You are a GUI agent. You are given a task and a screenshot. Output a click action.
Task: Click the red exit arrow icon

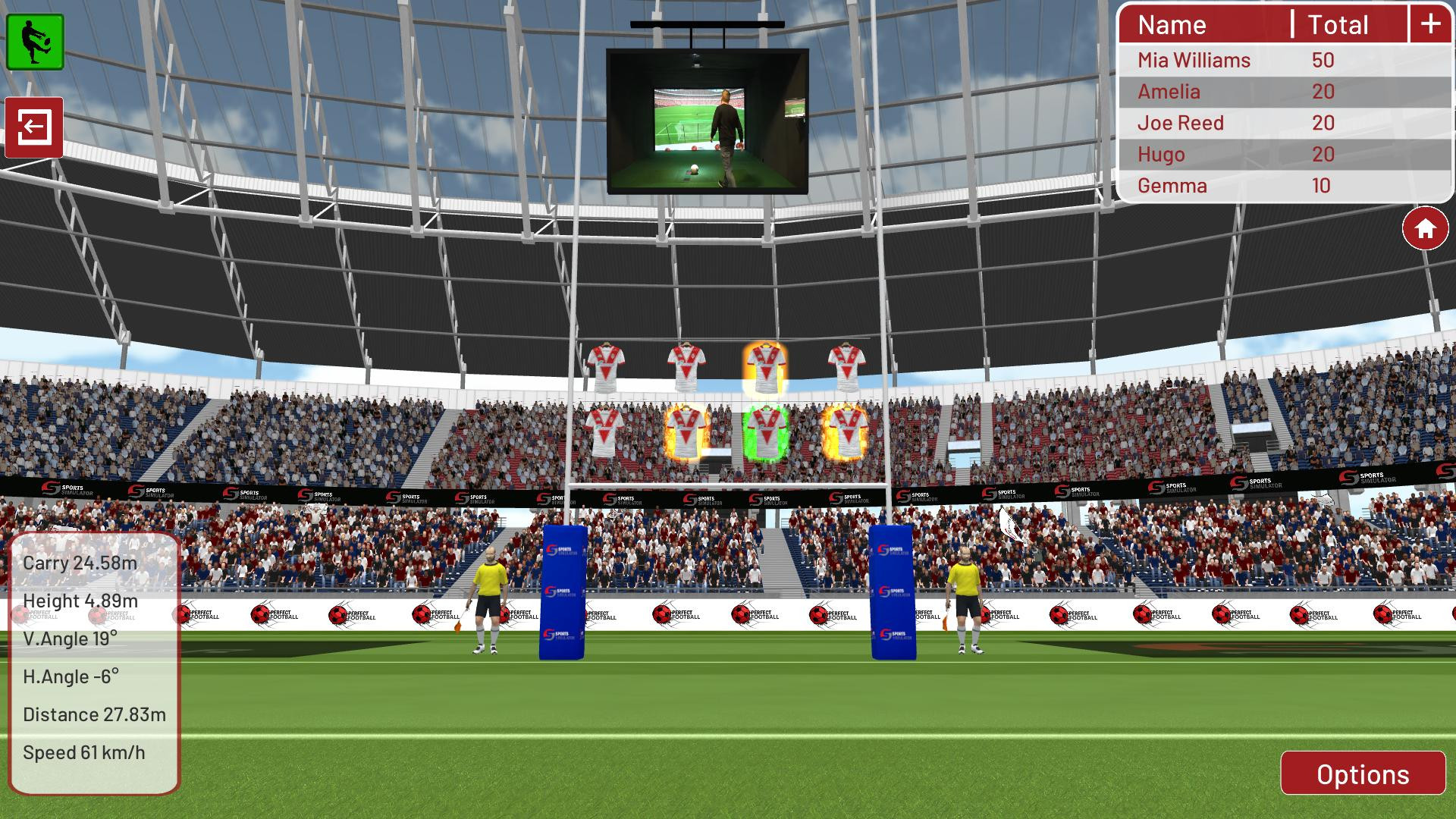point(35,127)
